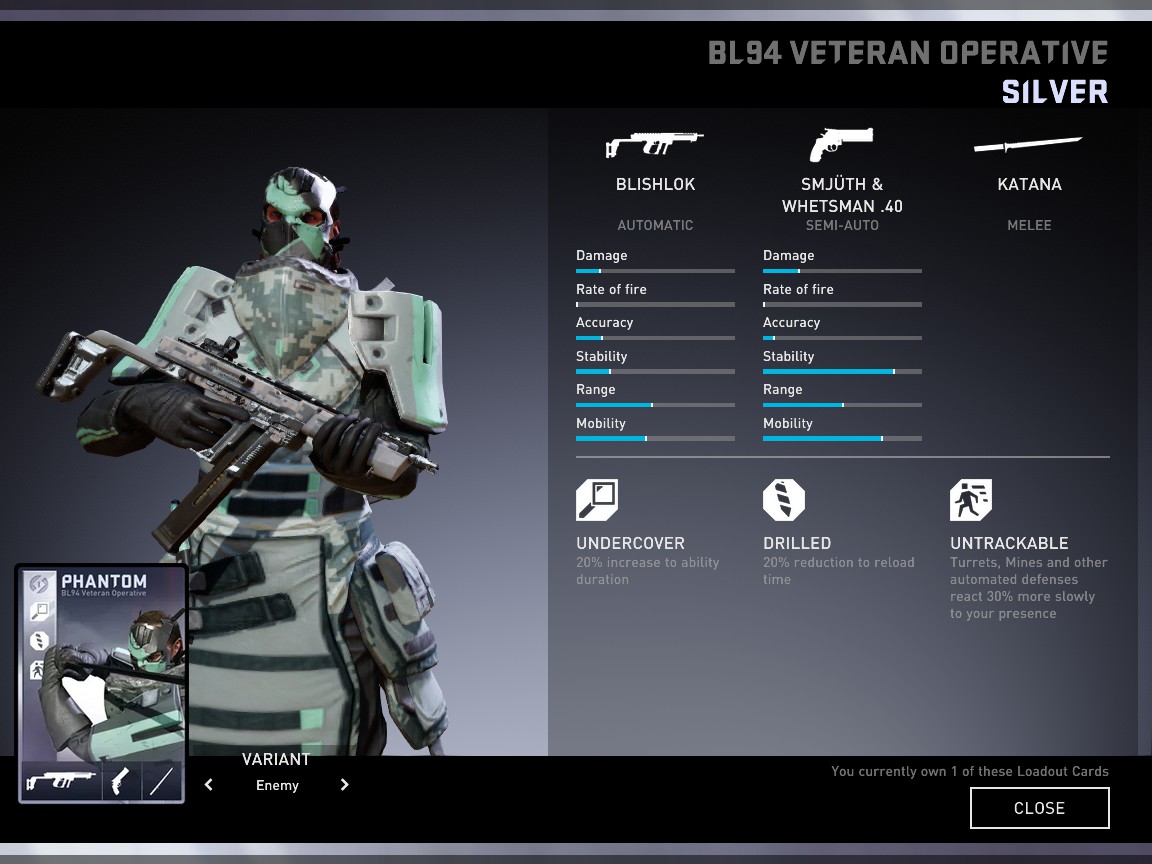Close the loadout card details
The width and height of the screenshot is (1152, 864).
[1039, 808]
